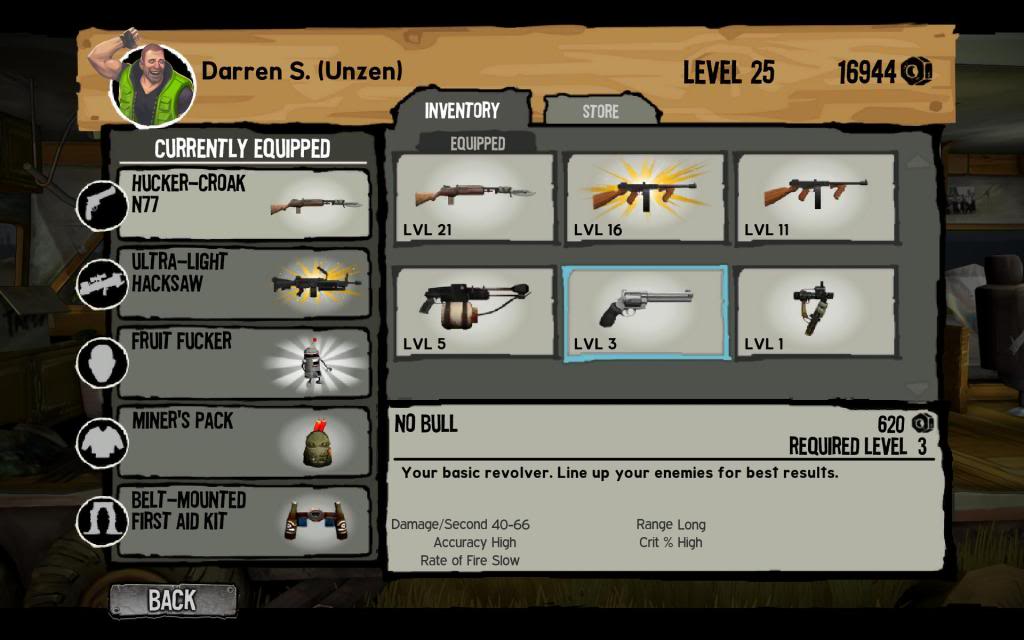This screenshot has width=1024, height=640.
Task: Go back with the Back button
Action: (173, 600)
